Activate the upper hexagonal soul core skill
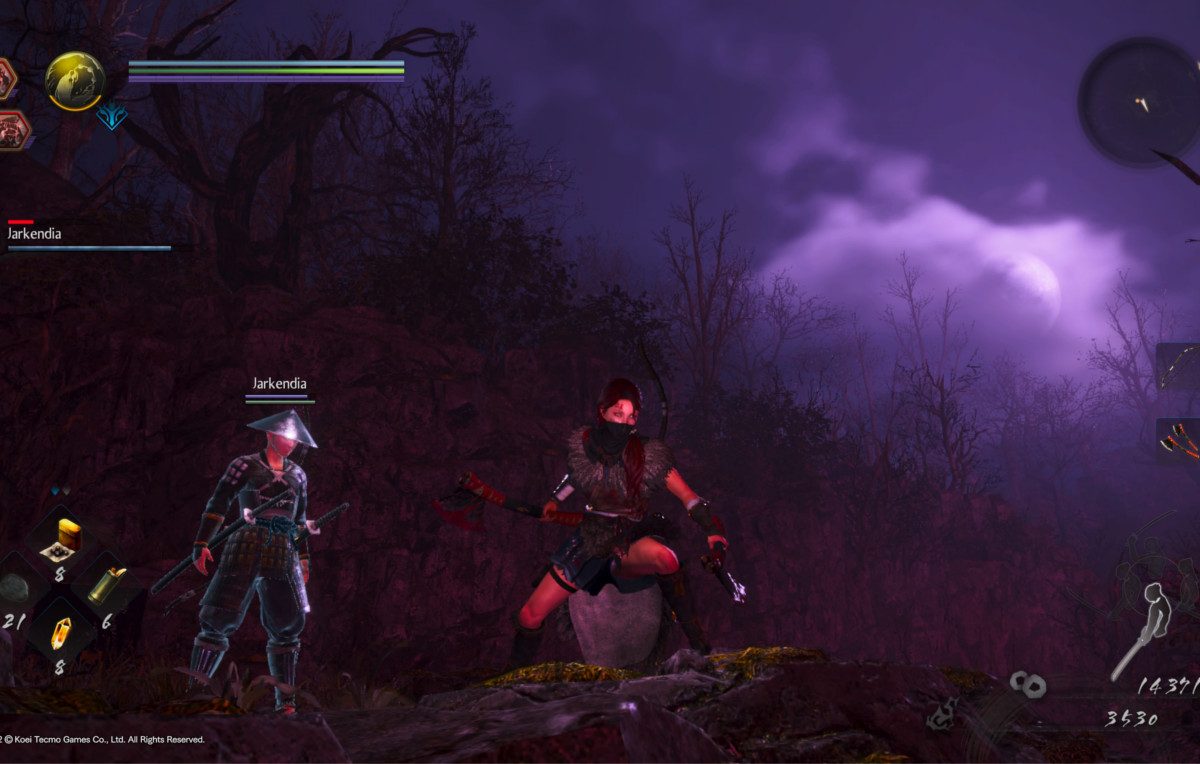Image resolution: width=1200 pixels, height=764 pixels. 6,79
